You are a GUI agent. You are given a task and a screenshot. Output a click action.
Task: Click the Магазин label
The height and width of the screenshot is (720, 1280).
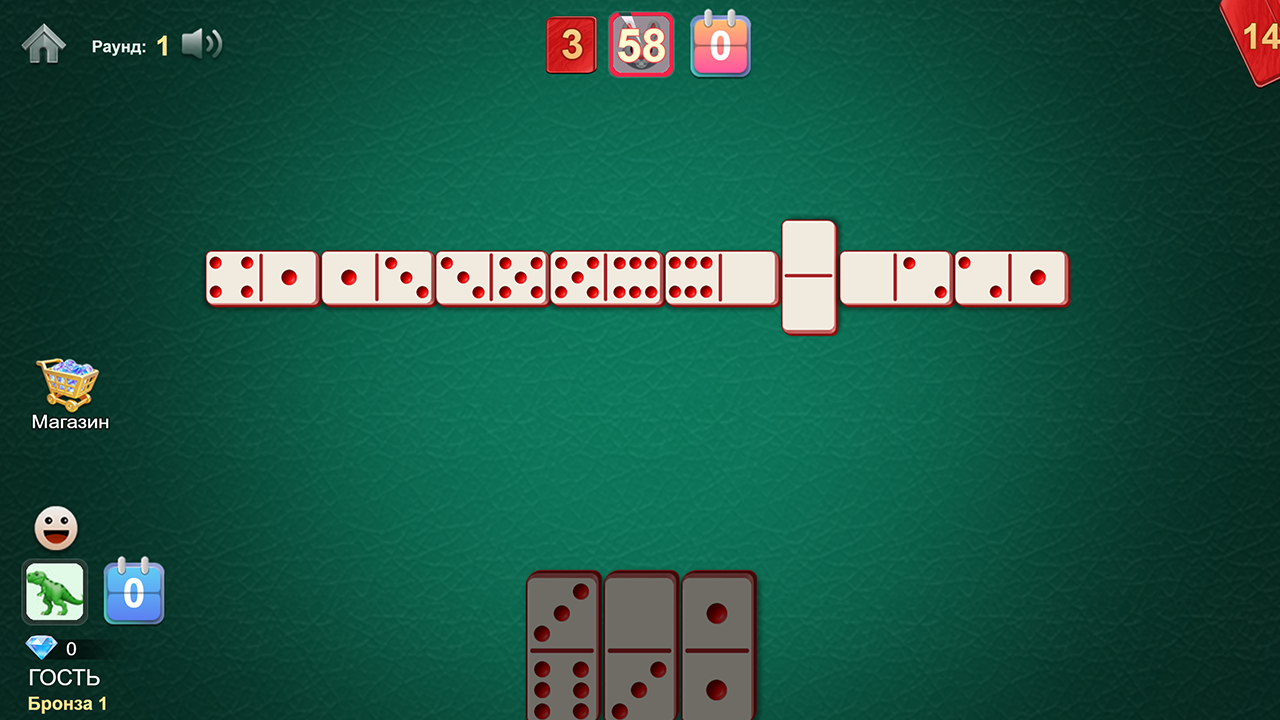click(x=69, y=421)
